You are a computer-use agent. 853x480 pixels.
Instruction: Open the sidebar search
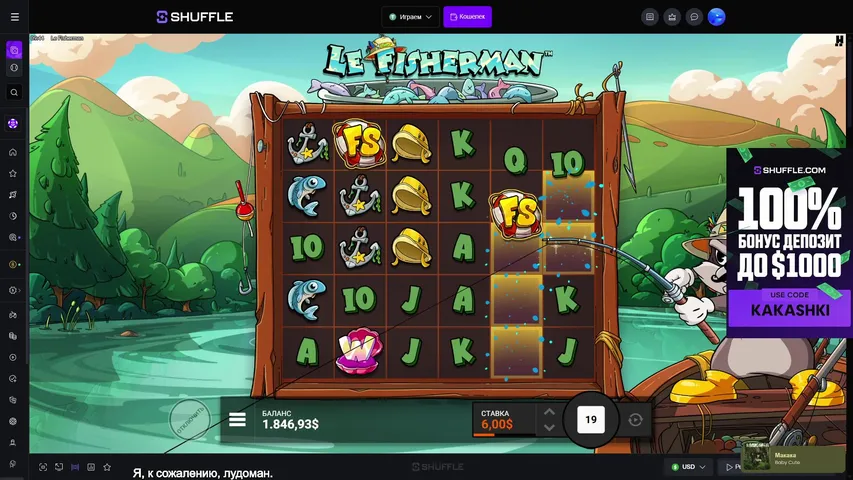[x=14, y=92]
